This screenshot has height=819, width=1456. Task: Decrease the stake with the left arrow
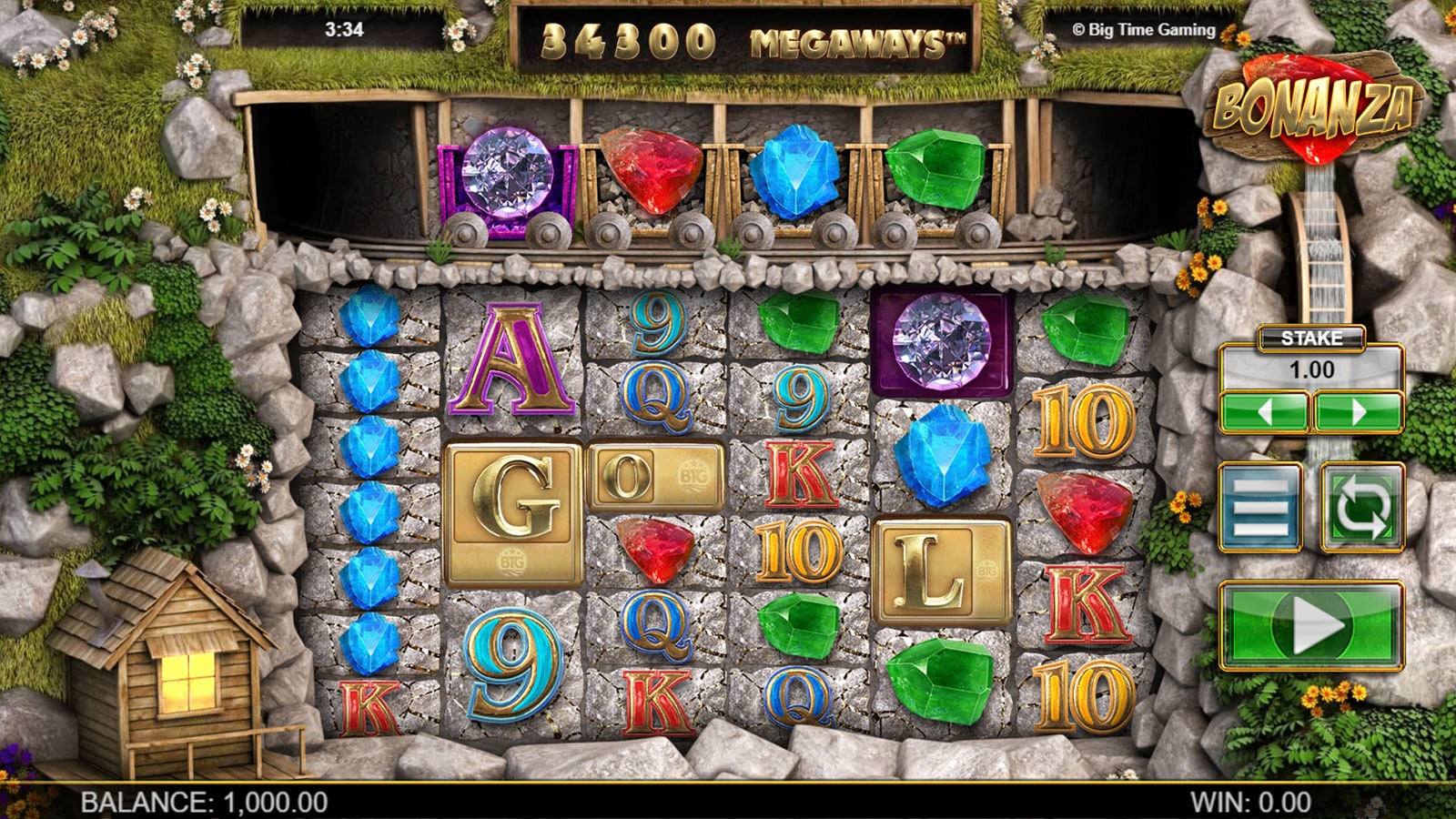click(1264, 412)
